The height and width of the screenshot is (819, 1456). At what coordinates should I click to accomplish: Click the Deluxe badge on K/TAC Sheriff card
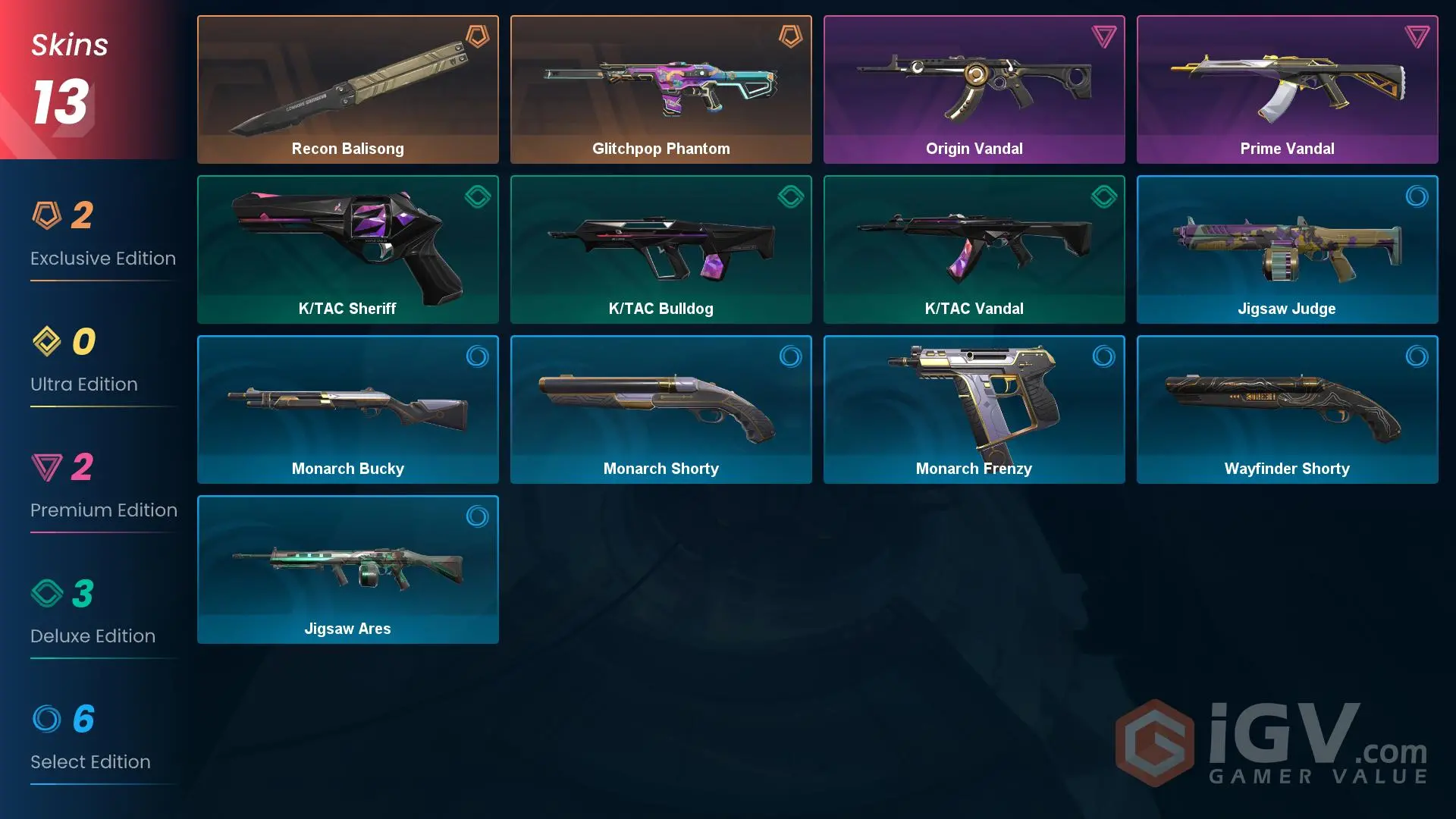coord(478,196)
